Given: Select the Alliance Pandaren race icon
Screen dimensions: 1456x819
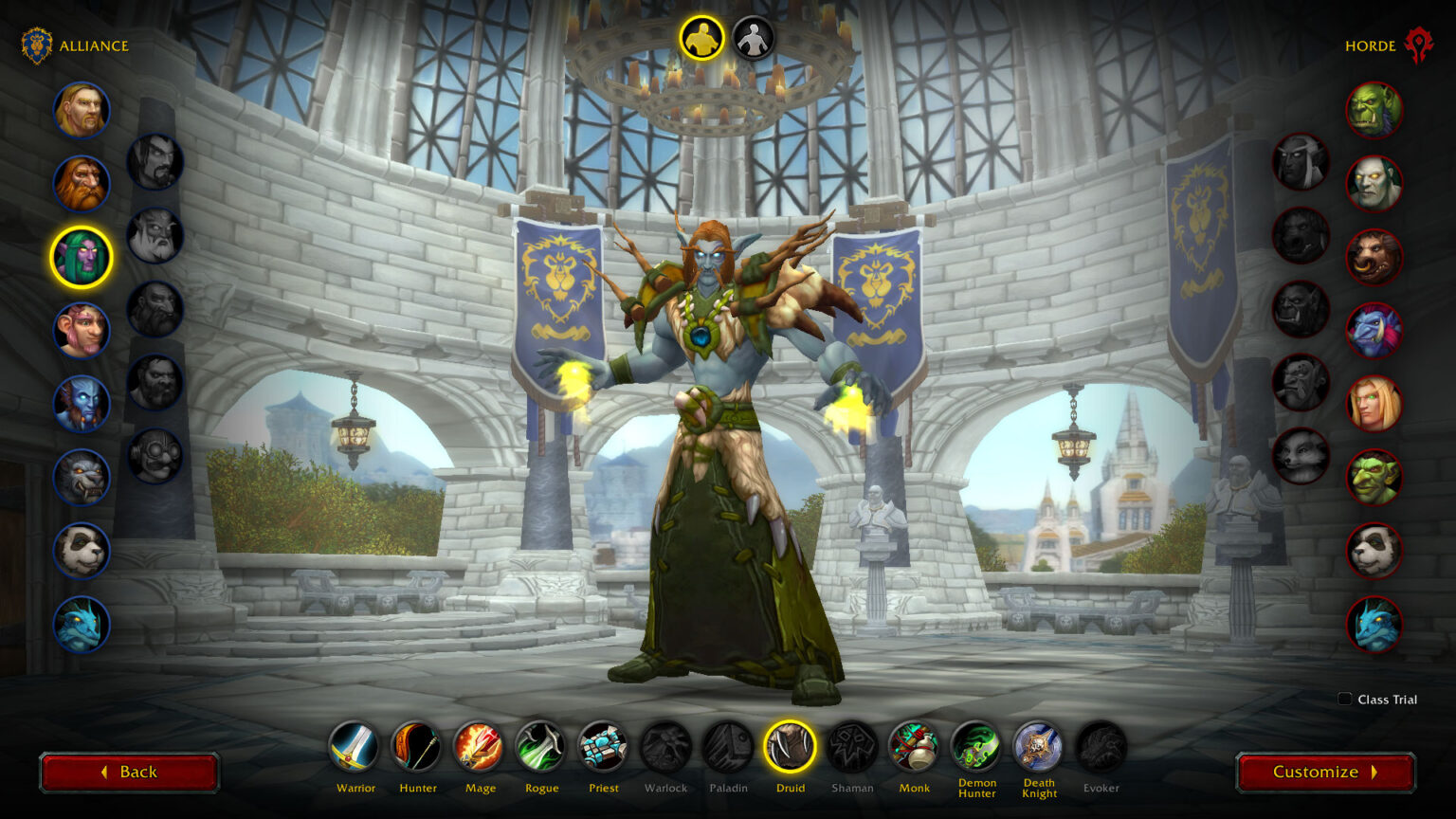Looking at the screenshot, I should coord(81,551).
